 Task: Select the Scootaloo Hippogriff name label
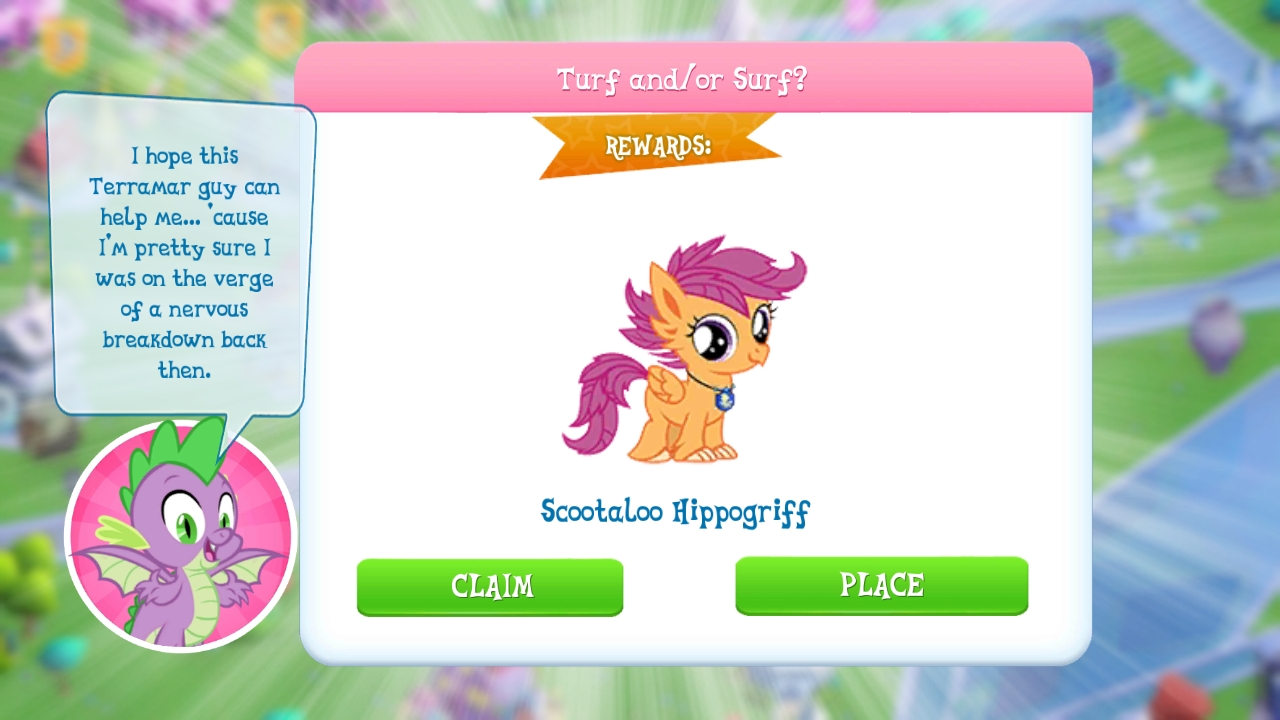pyautogui.click(x=676, y=512)
